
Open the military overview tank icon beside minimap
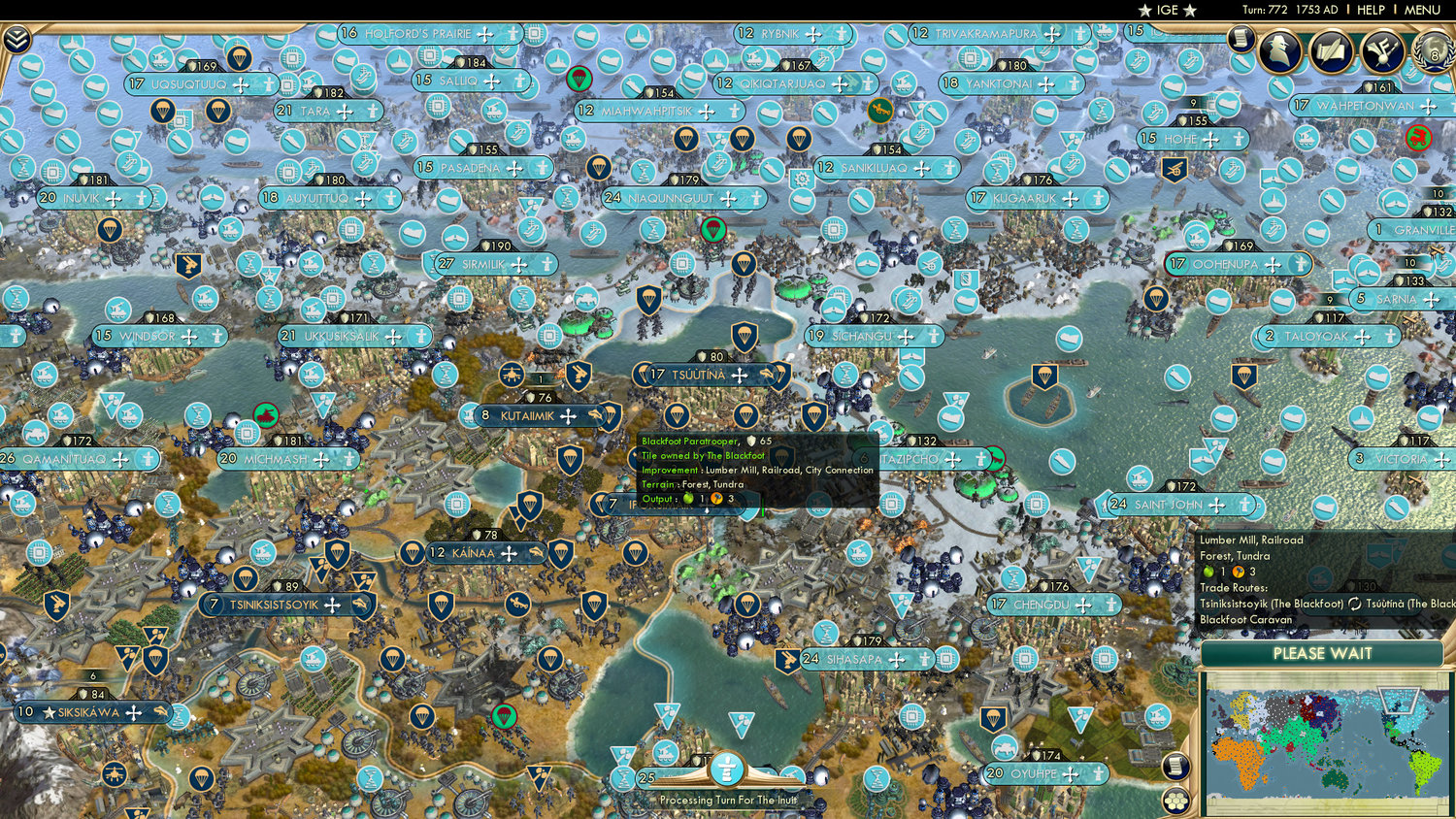click(1157, 715)
